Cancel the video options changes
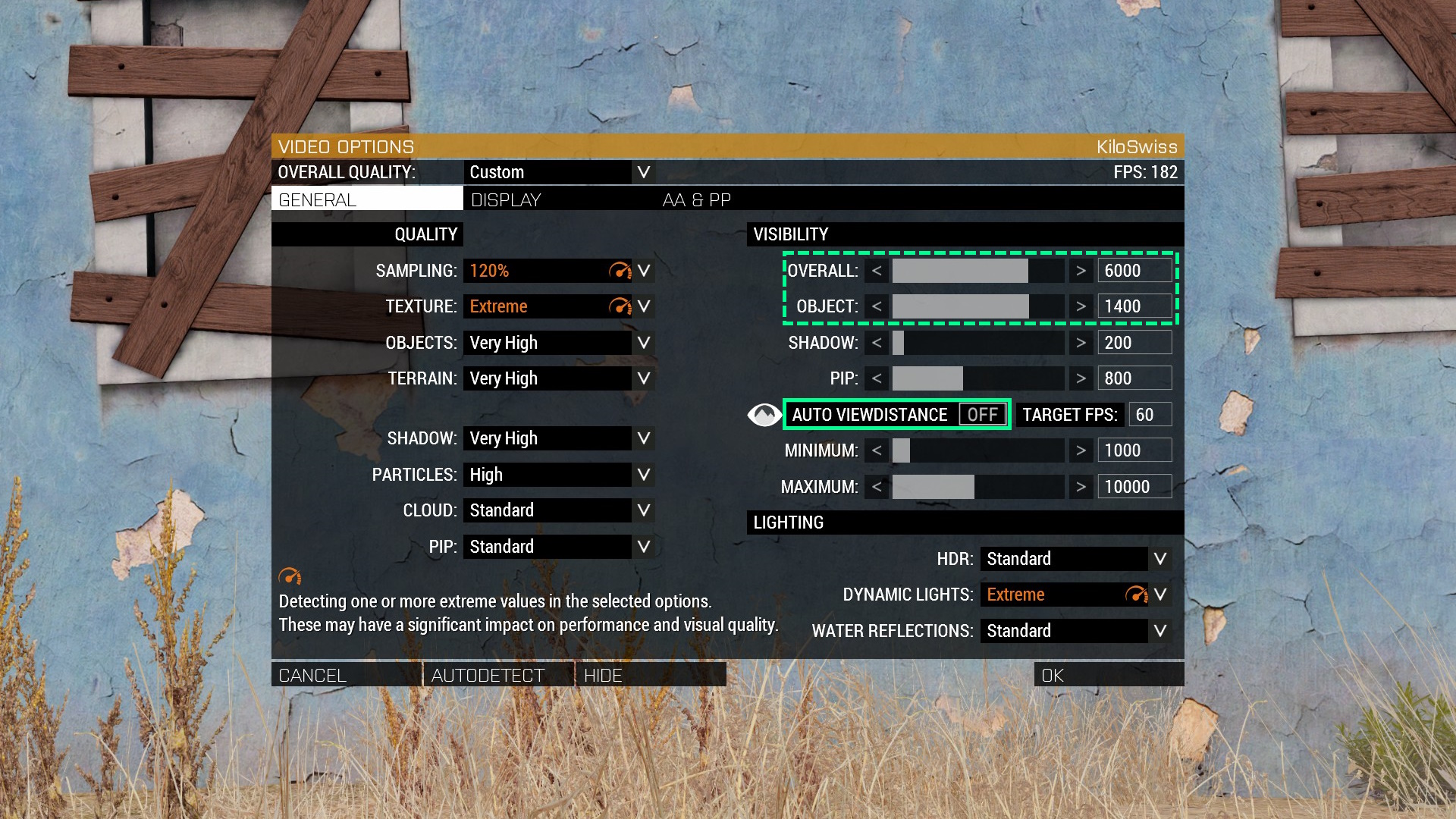Viewport: 1456px width, 819px height. (x=346, y=675)
